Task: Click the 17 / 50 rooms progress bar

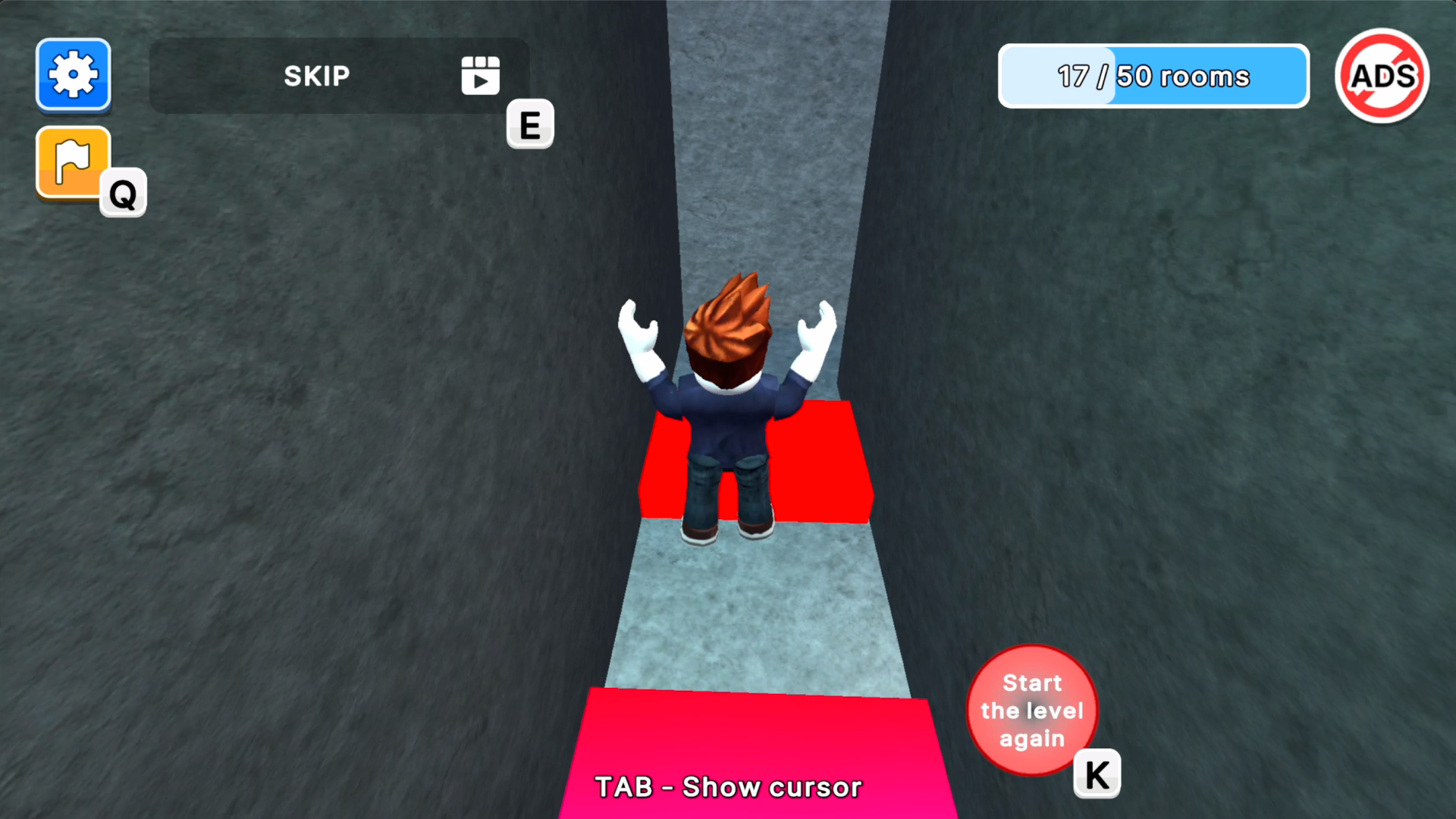Action: pos(1153,76)
